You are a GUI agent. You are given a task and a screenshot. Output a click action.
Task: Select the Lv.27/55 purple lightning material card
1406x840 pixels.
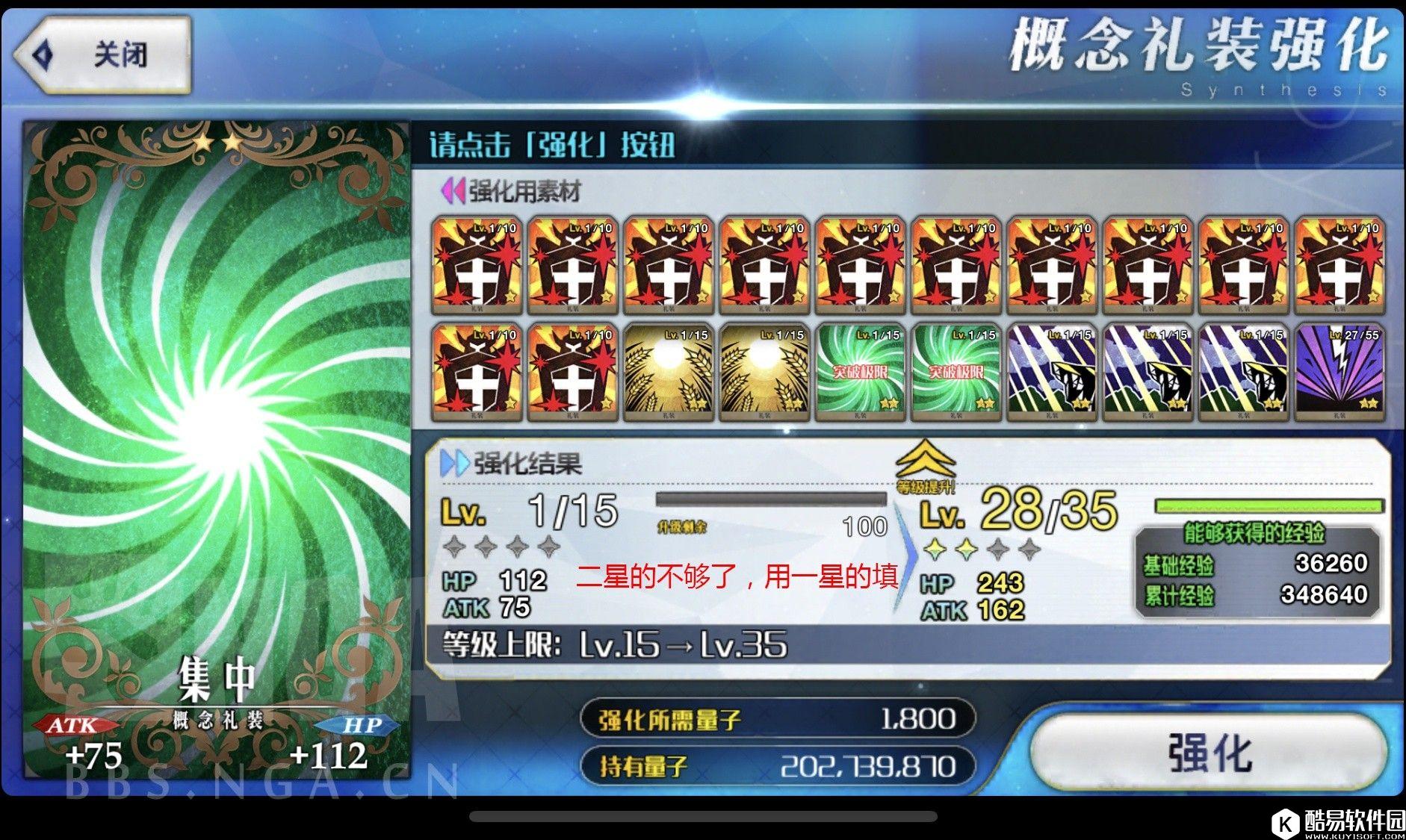1339,371
